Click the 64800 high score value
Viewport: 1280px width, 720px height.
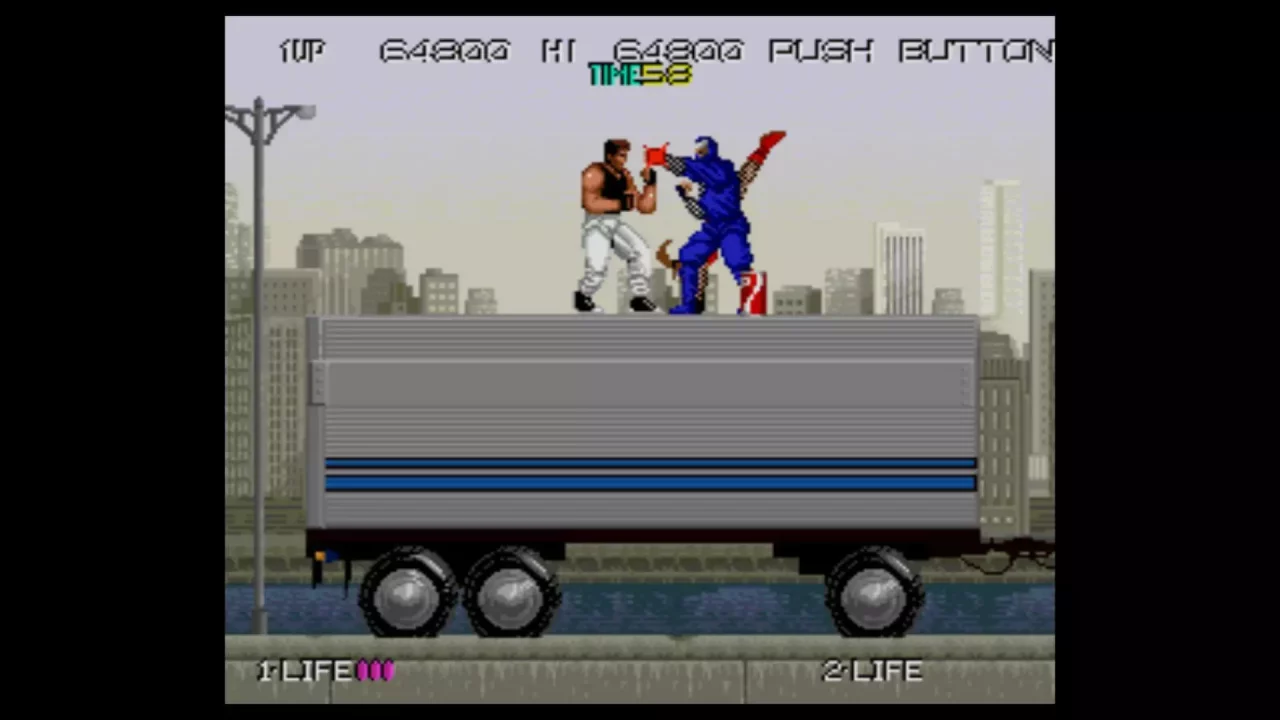tap(677, 51)
